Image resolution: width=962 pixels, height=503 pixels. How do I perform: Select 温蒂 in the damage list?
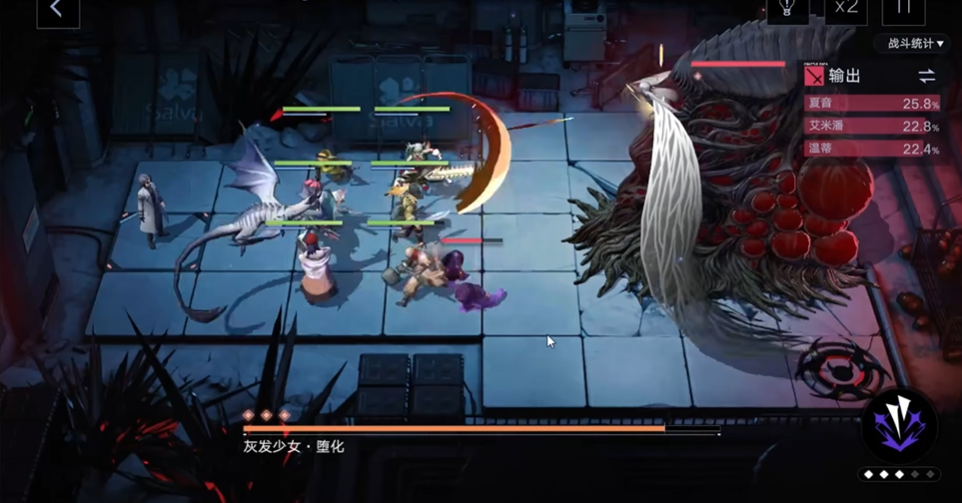point(872,149)
